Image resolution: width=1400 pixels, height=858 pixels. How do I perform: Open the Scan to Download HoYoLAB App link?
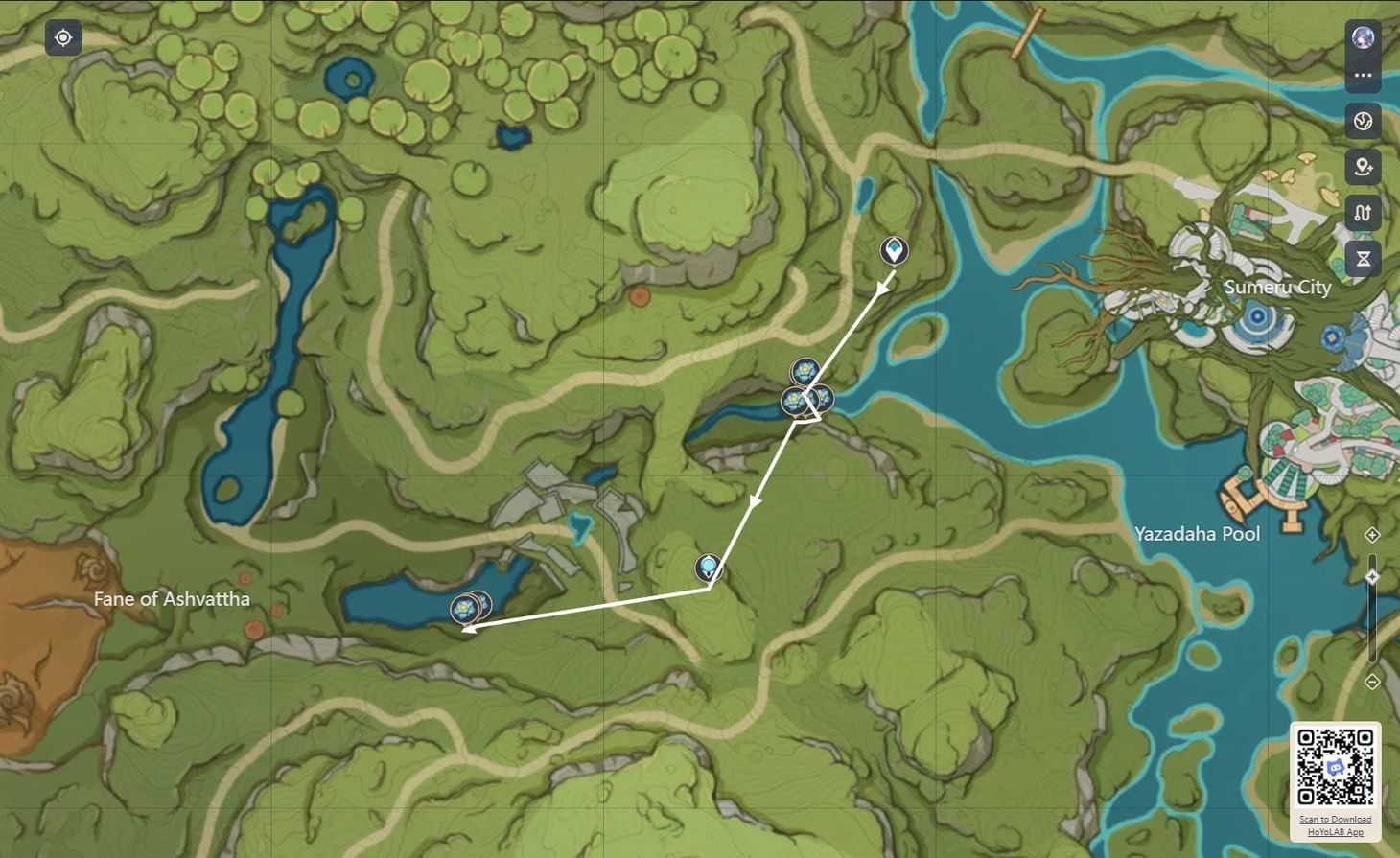1335,825
